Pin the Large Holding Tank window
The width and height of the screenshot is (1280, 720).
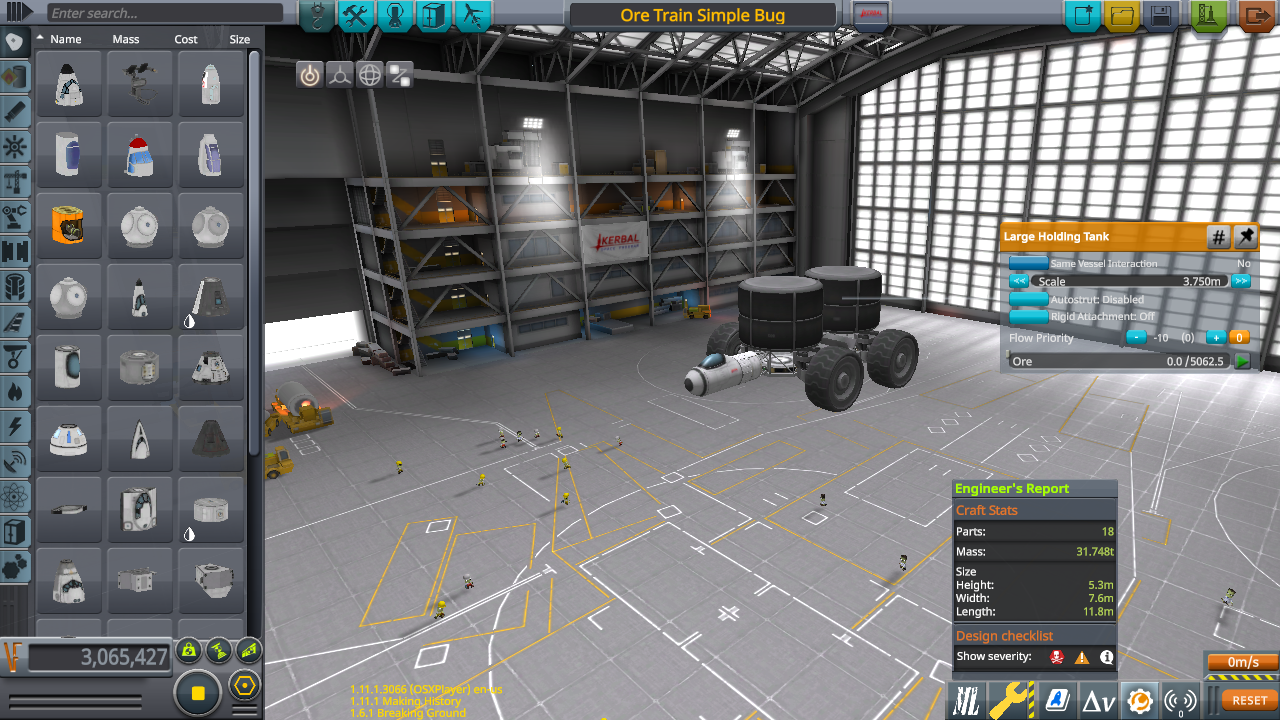tap(1246, 237)
